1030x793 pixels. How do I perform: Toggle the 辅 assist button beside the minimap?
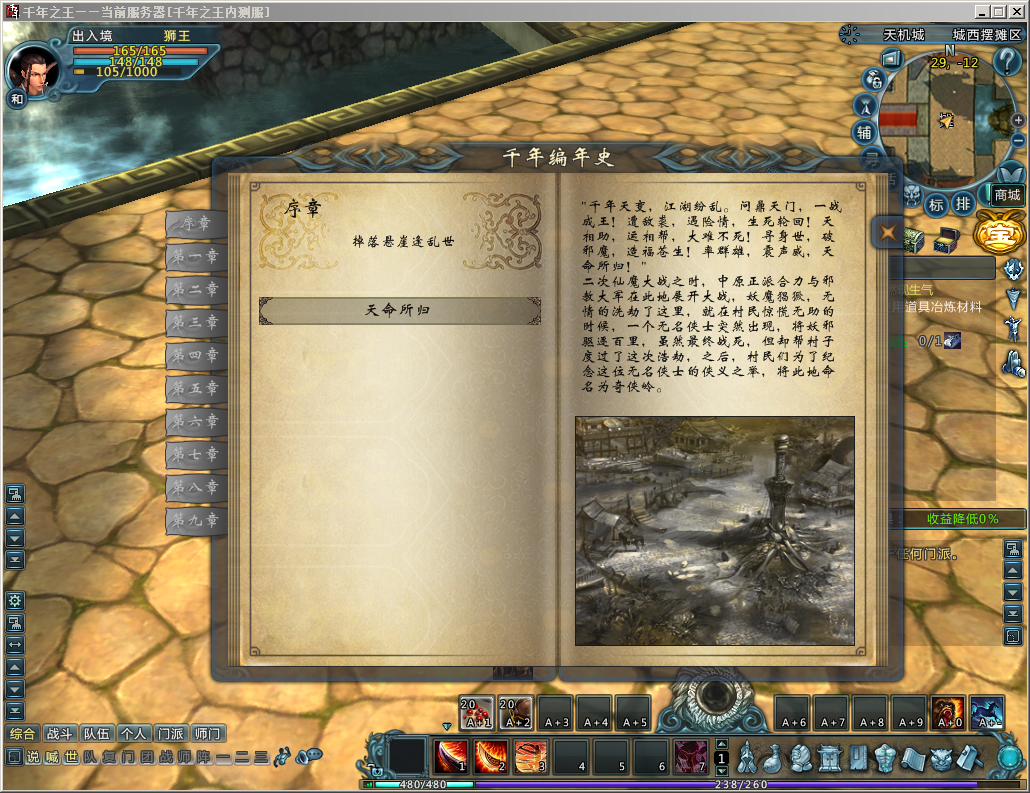(865, 132)
